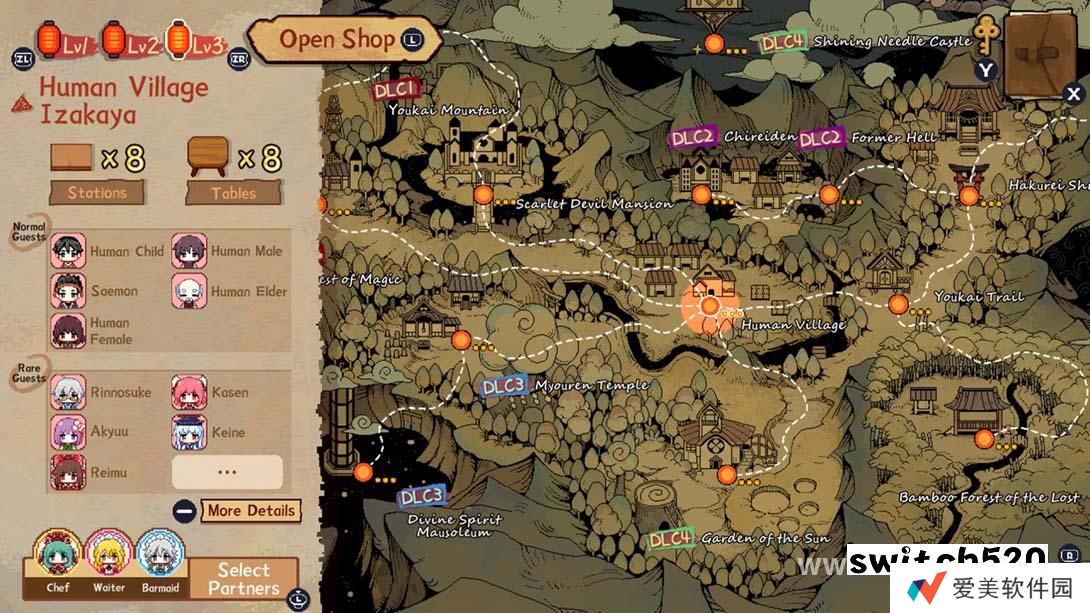Switch to the Lv1 lantern tab
Image resolution: width=1090 pixels, height=613 pixels.
64,42
